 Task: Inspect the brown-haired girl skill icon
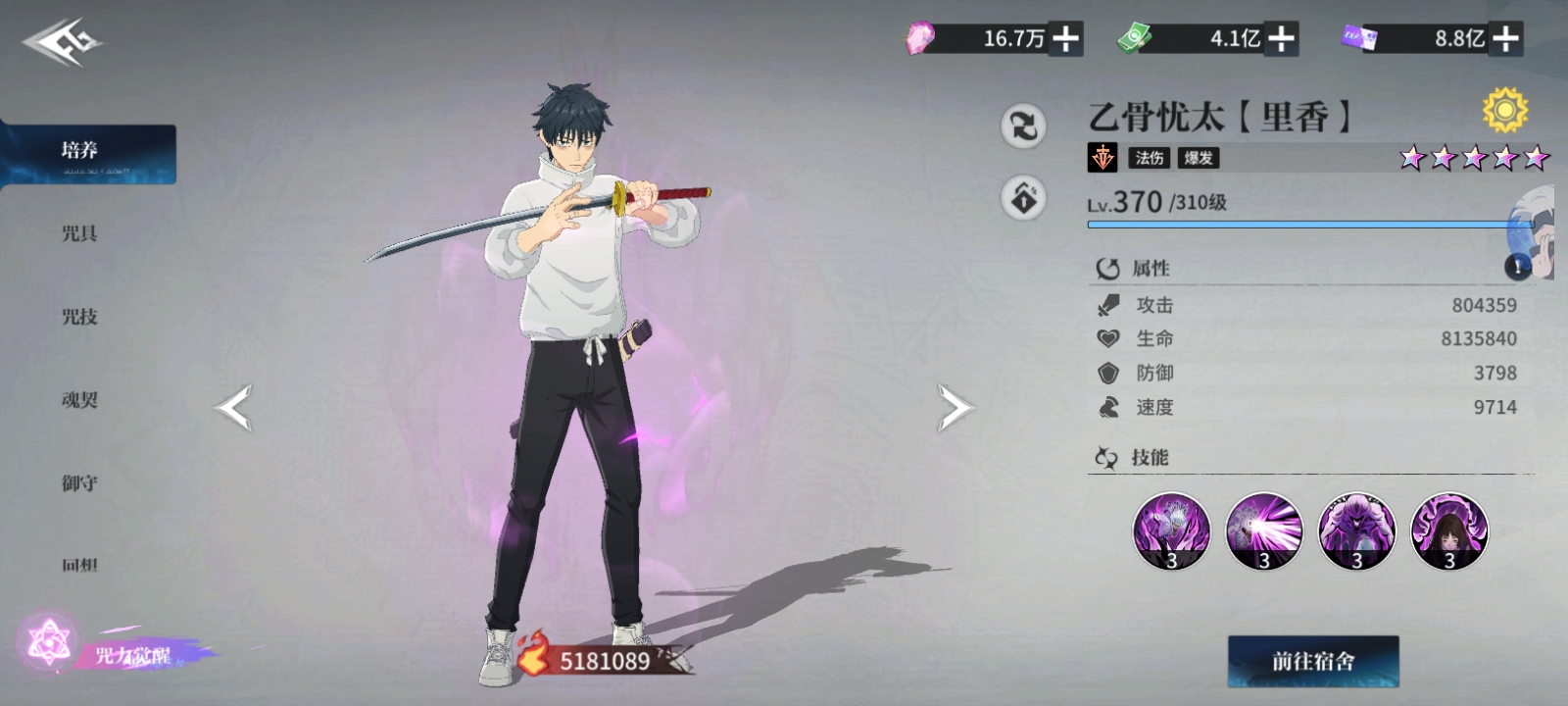point(1448,531)
